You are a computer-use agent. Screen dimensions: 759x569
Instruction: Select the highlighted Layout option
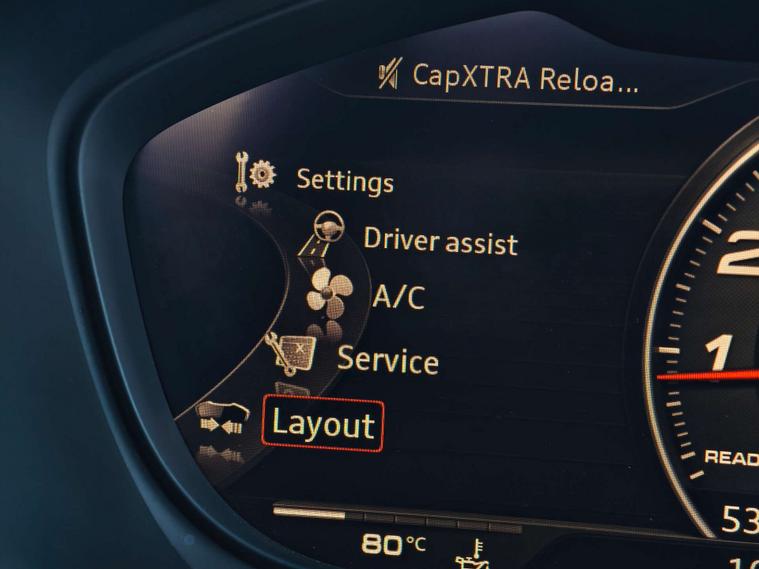(x=322, y=424)
